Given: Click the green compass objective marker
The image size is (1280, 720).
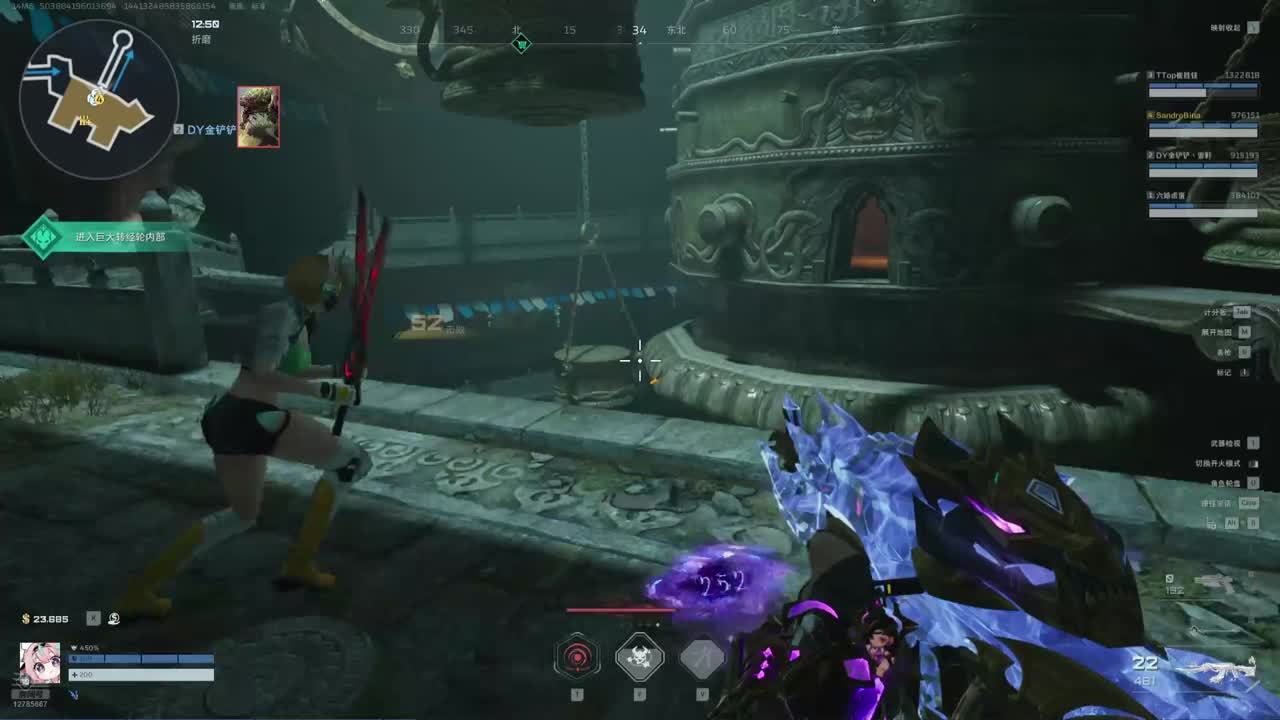Looking at the screenshot, I should click(x=520, y=44).
